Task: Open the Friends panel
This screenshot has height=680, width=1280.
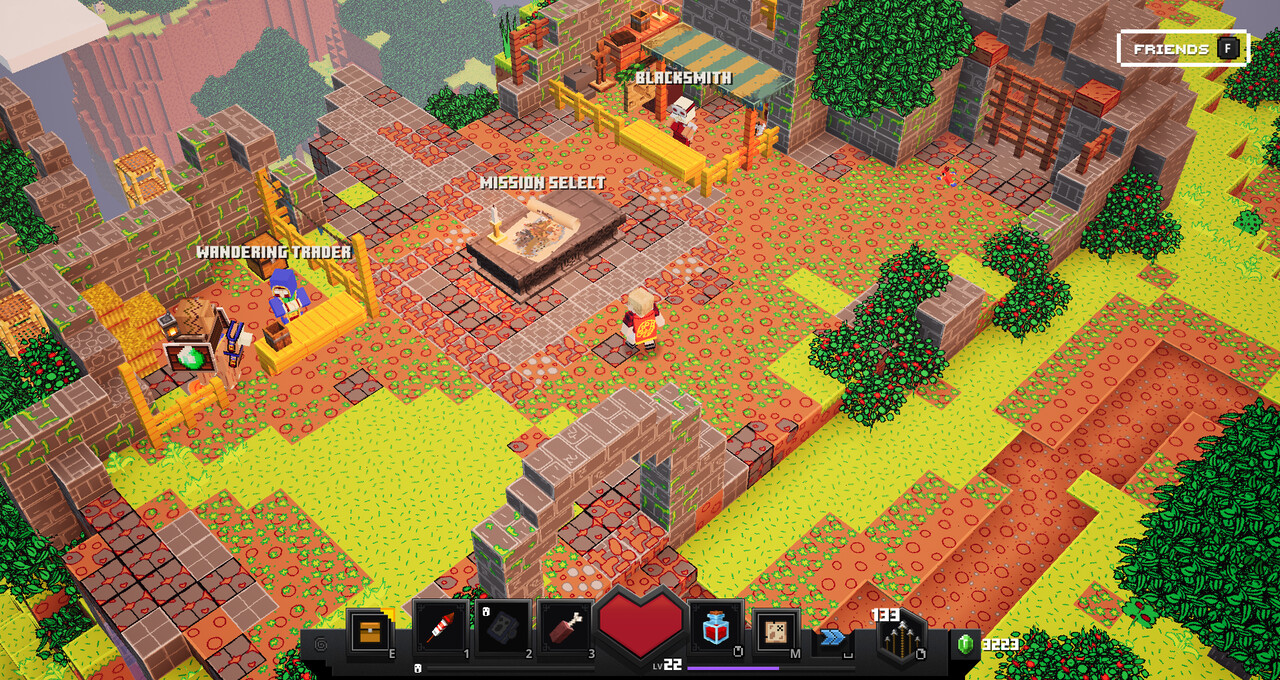Action: point(1183,48)
